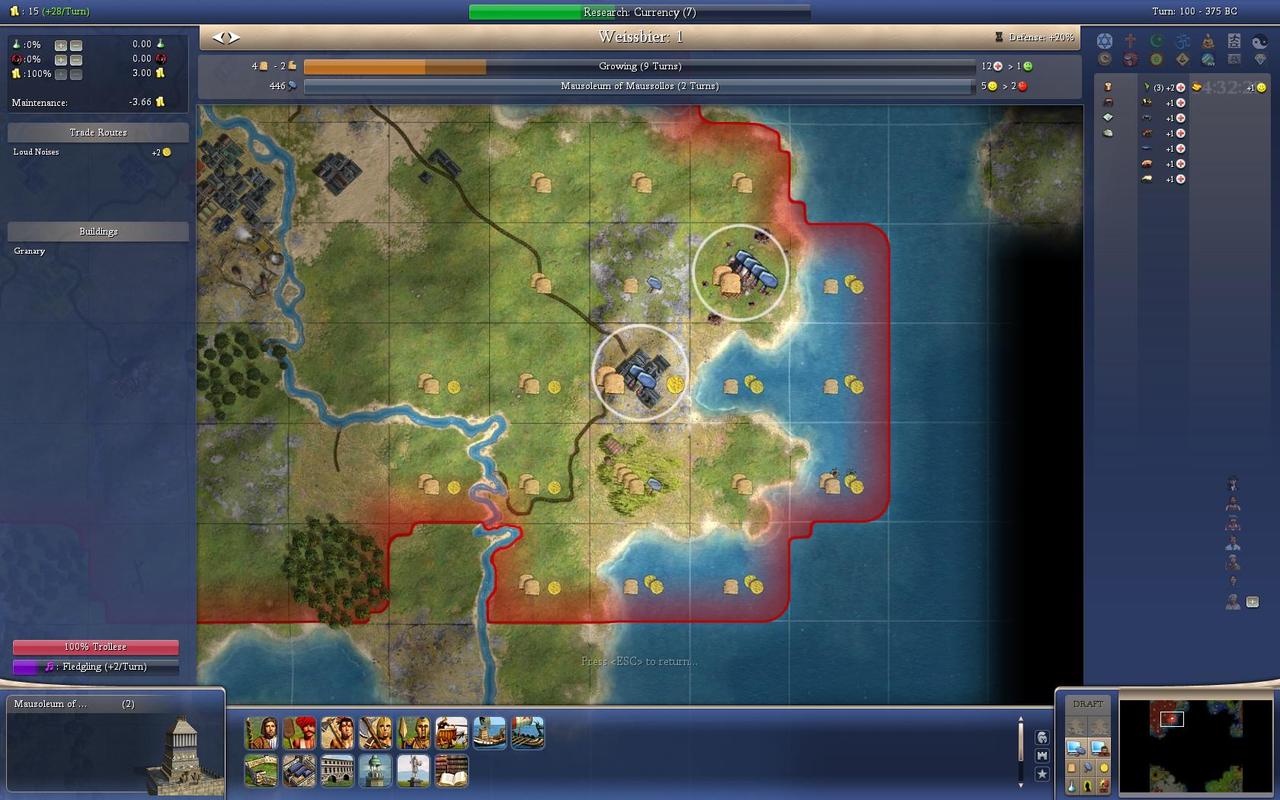Emphasize food with the bread icon
The width and height of the screenshot is (1280, 800).
click(x=1072, y=767)
